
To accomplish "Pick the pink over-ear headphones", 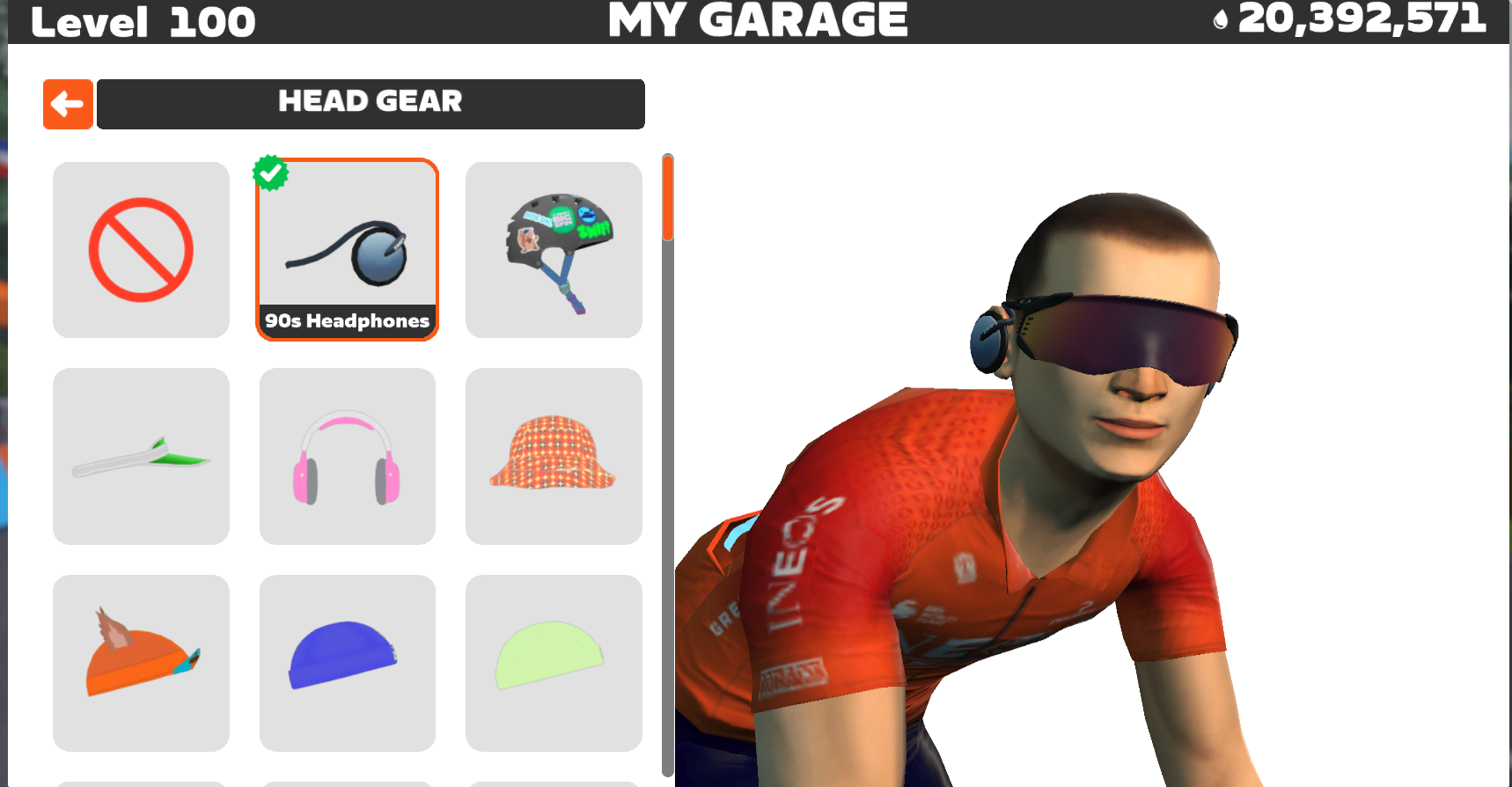I will pos(347,456).
